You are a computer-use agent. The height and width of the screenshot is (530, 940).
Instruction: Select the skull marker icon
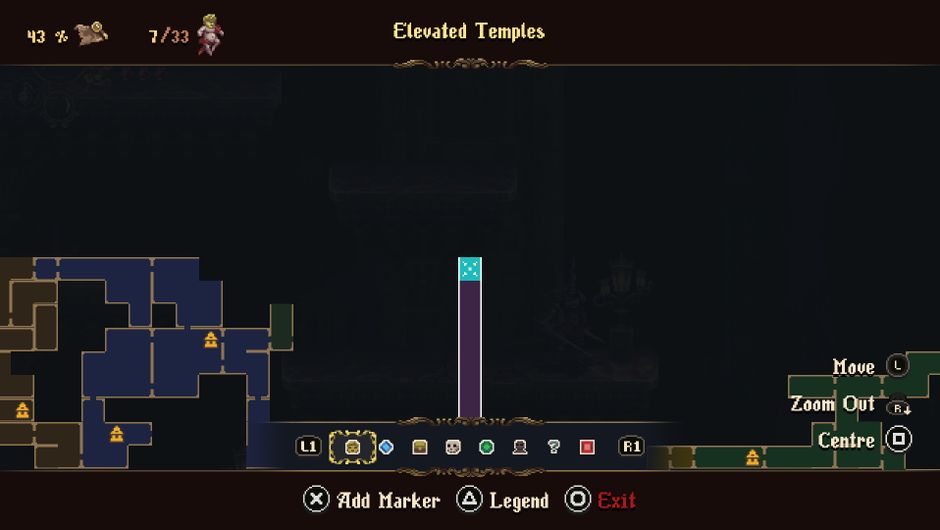(x=453, y=447)
